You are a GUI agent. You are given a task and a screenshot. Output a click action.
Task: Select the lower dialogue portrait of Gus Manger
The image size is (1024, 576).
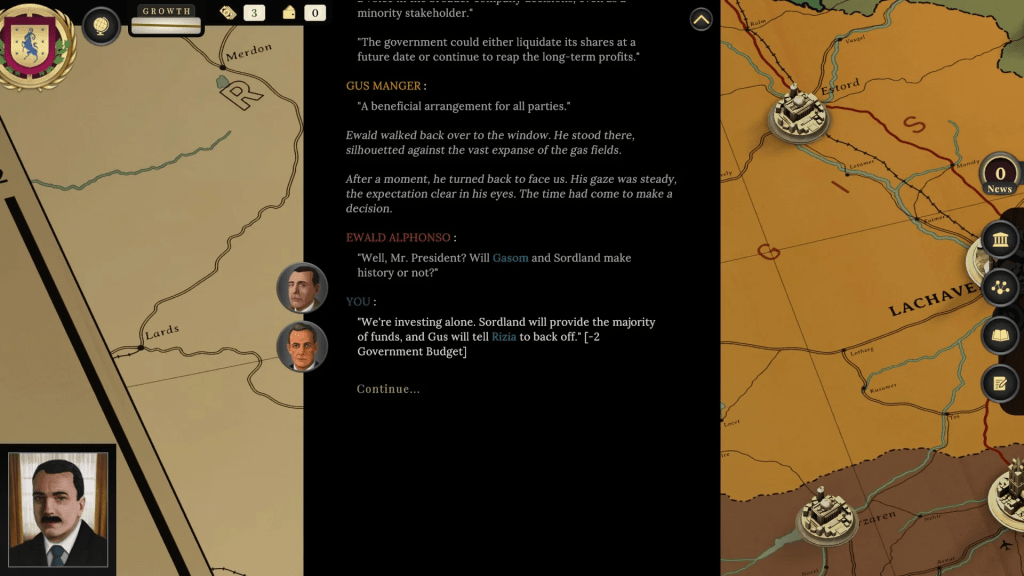302,347
